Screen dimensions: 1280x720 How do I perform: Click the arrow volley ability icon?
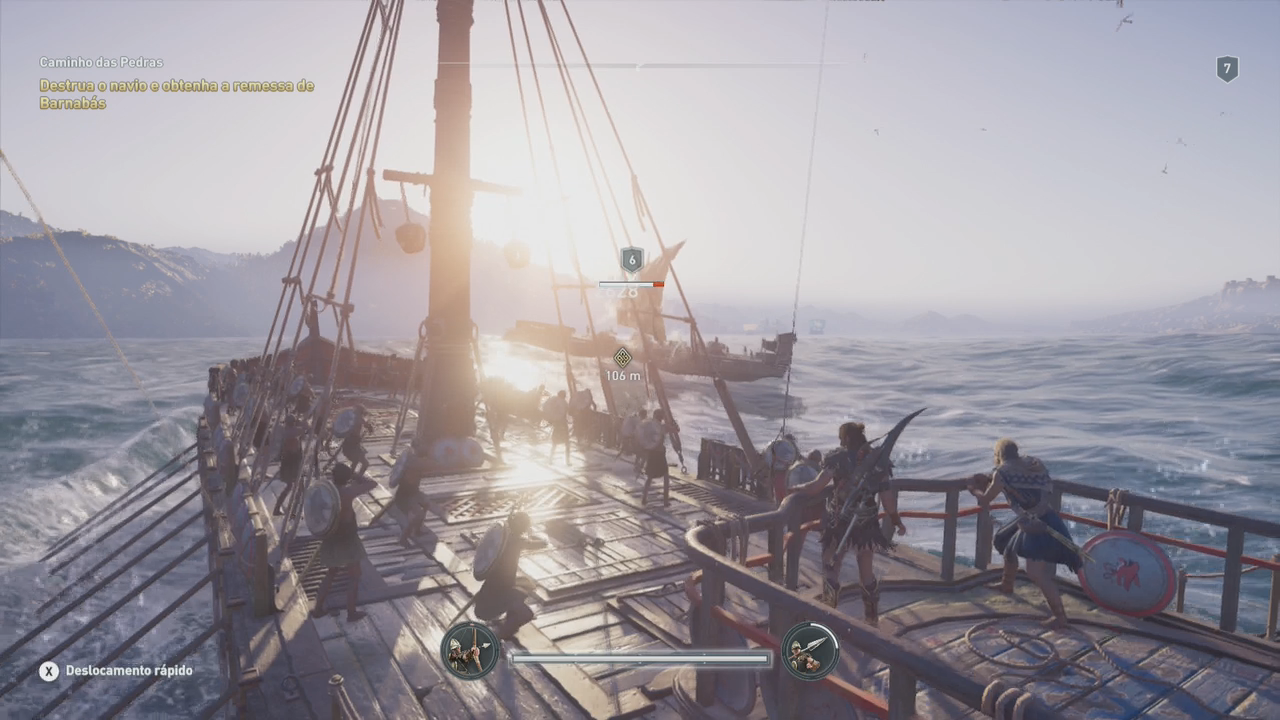tap(470, 651)
